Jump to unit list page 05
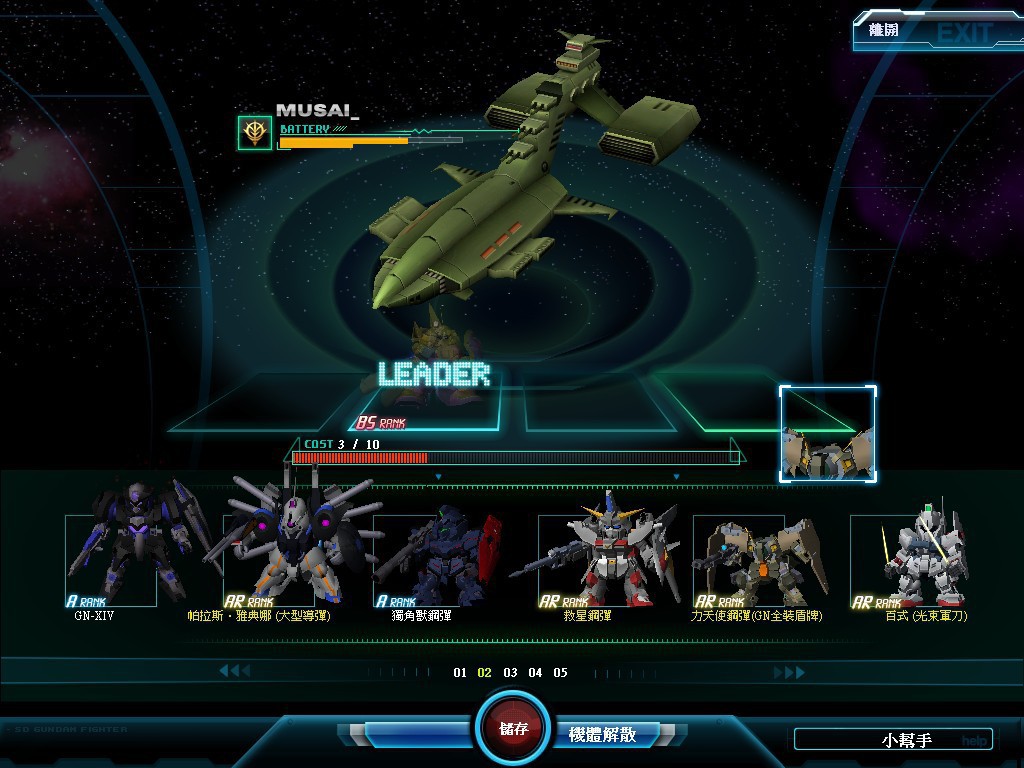Viewport: 1024px width, 768px height. pos(560,673)
